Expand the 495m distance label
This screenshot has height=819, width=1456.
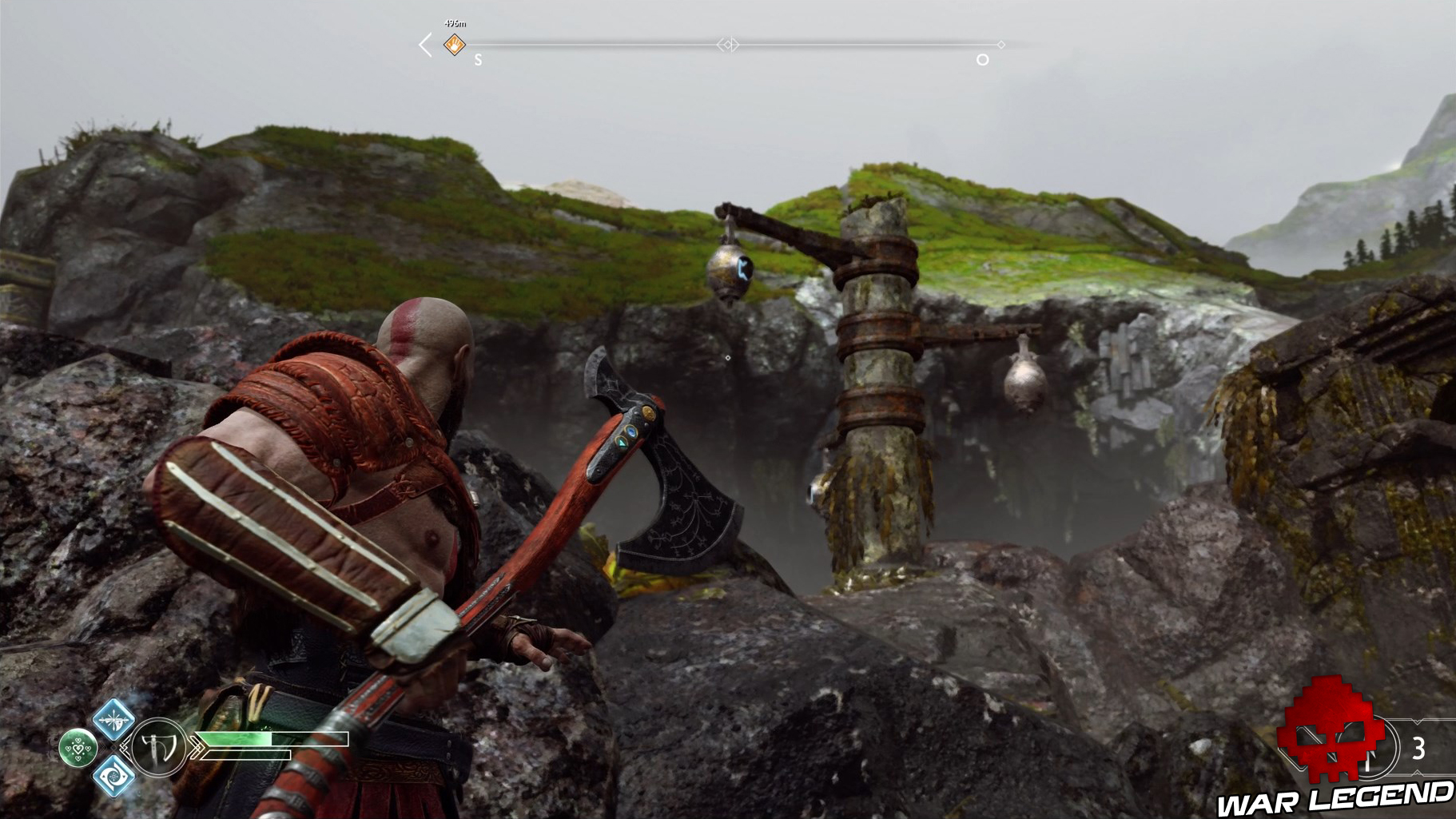pos(455,24)
